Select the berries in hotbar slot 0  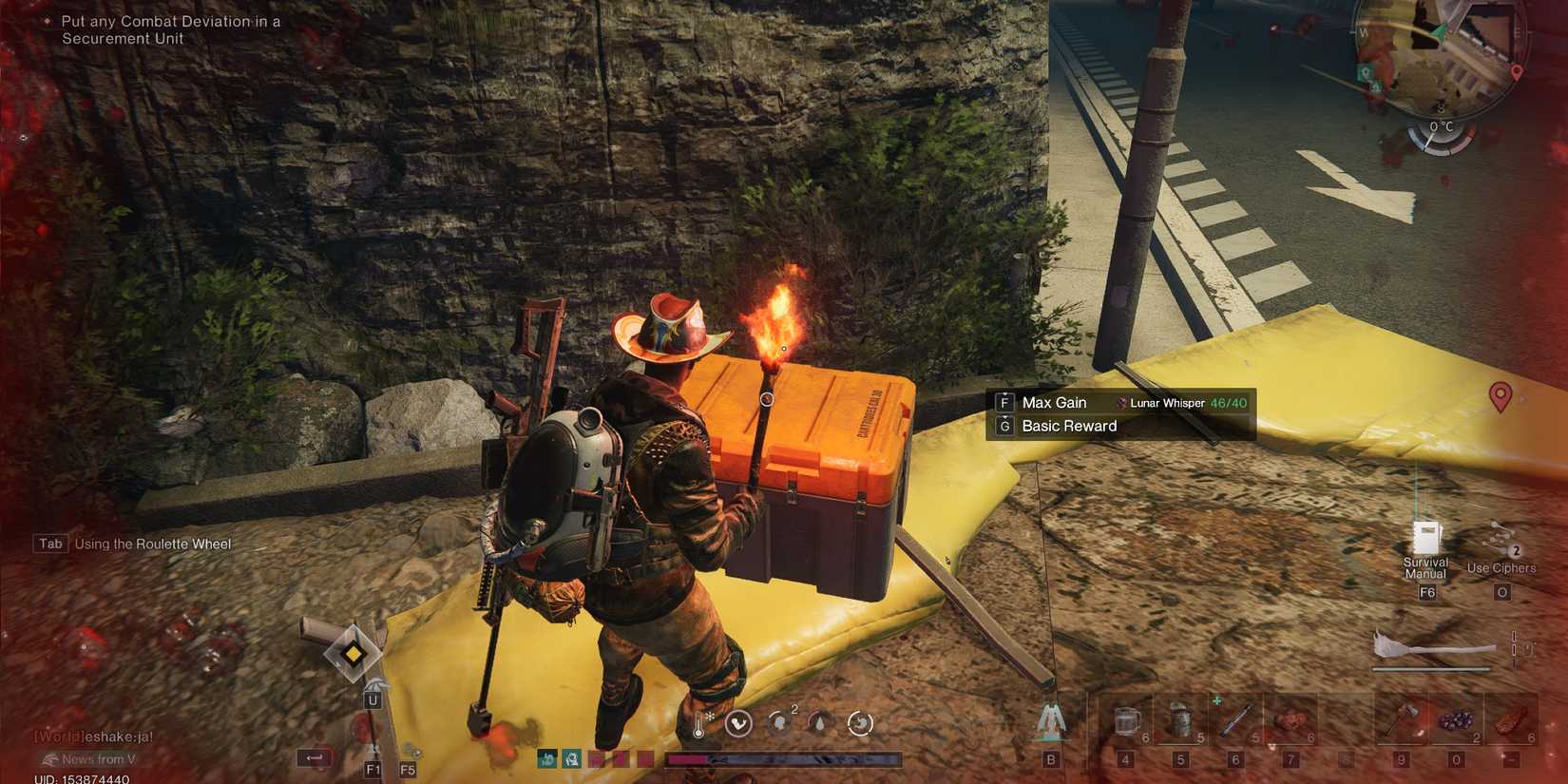[x=1457, y=722]
